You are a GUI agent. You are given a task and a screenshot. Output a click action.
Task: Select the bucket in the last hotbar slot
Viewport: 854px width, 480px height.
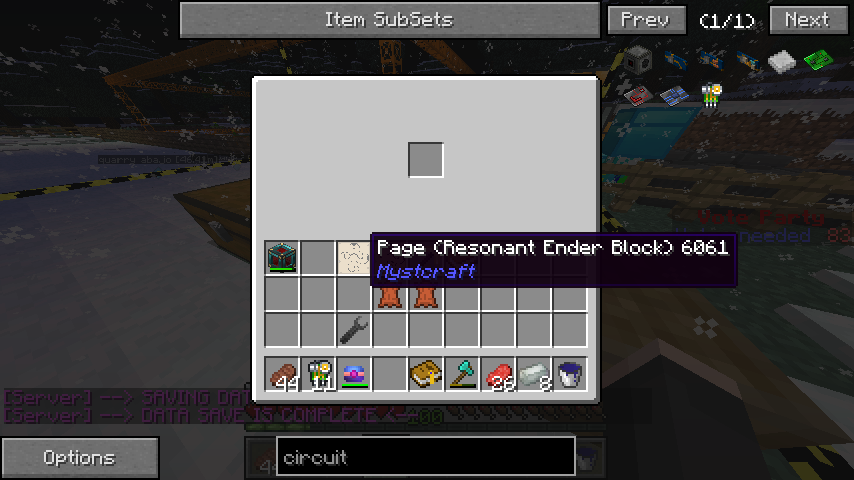tap(570, 374)
